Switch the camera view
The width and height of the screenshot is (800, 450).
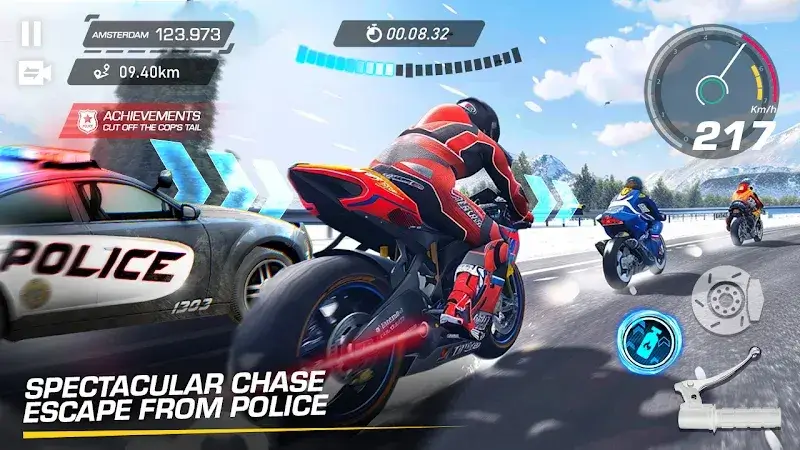32,72
